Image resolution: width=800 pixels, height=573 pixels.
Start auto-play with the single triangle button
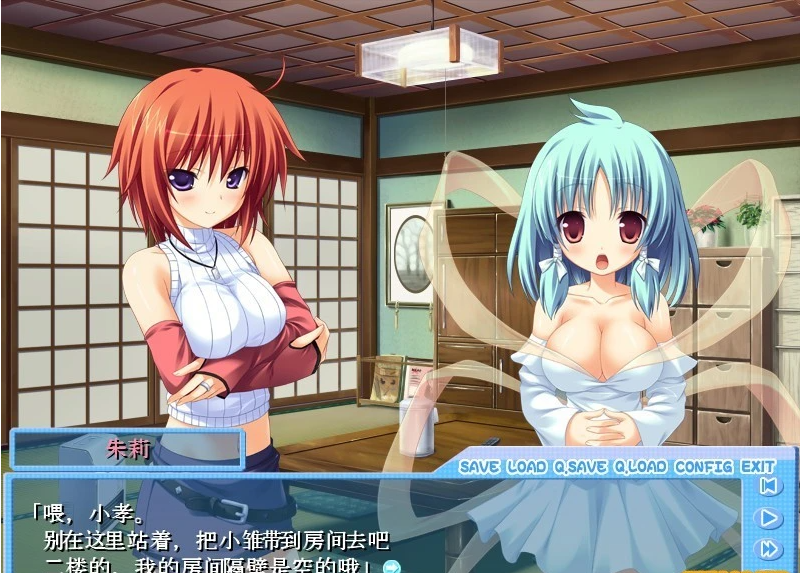click(768, 518)
